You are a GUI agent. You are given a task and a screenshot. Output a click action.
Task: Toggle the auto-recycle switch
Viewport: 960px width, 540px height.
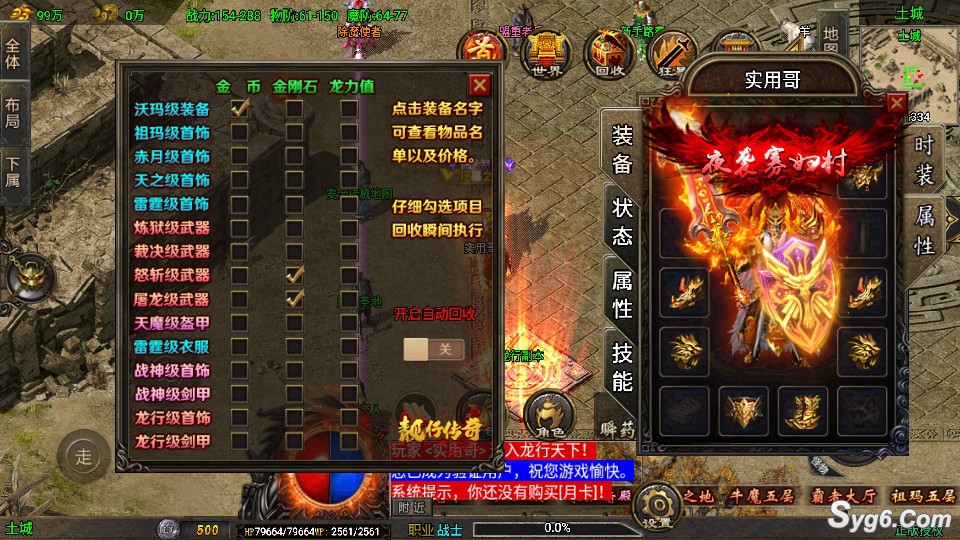tap(434, 349)
